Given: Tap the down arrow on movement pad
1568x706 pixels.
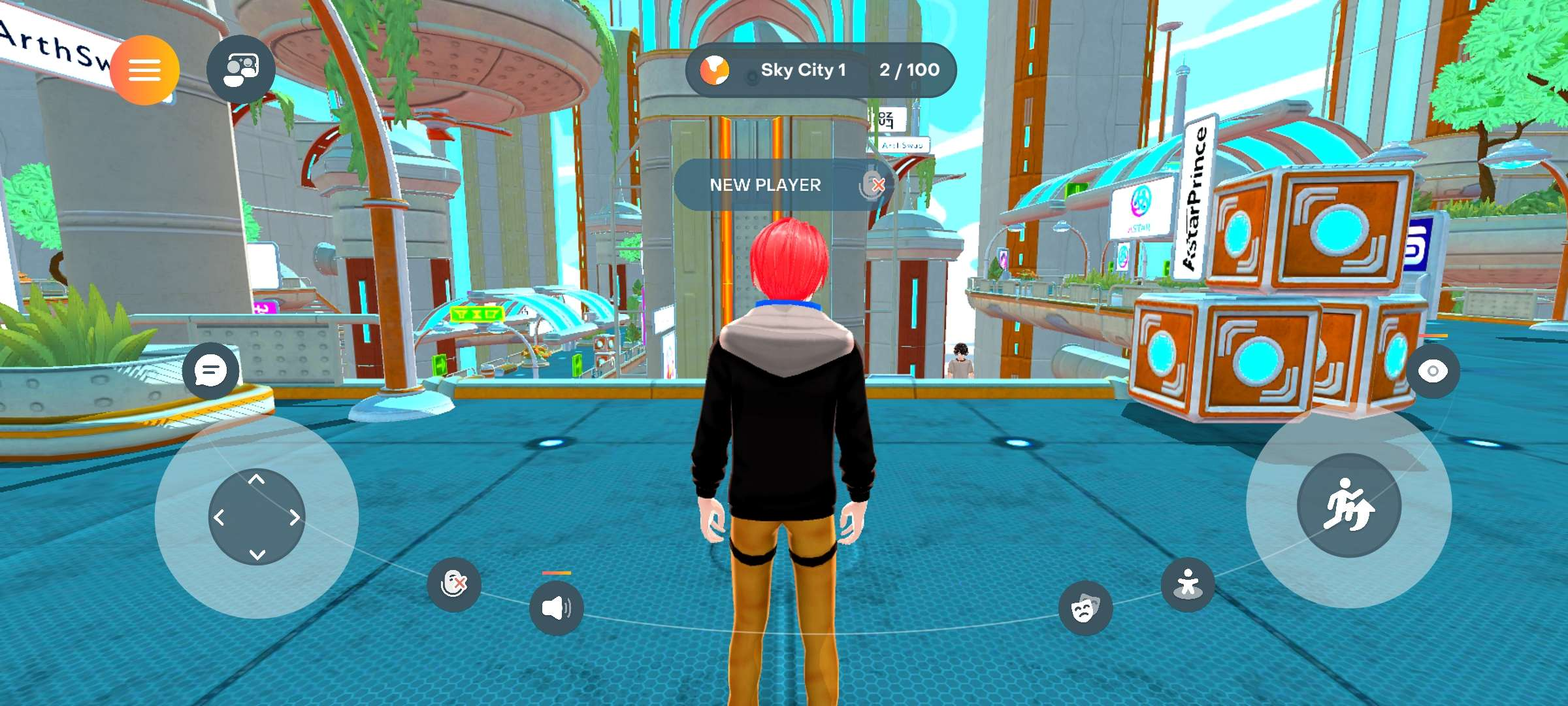Looking at the screenshot, I should pyautogui.click(x=257, y=554).
